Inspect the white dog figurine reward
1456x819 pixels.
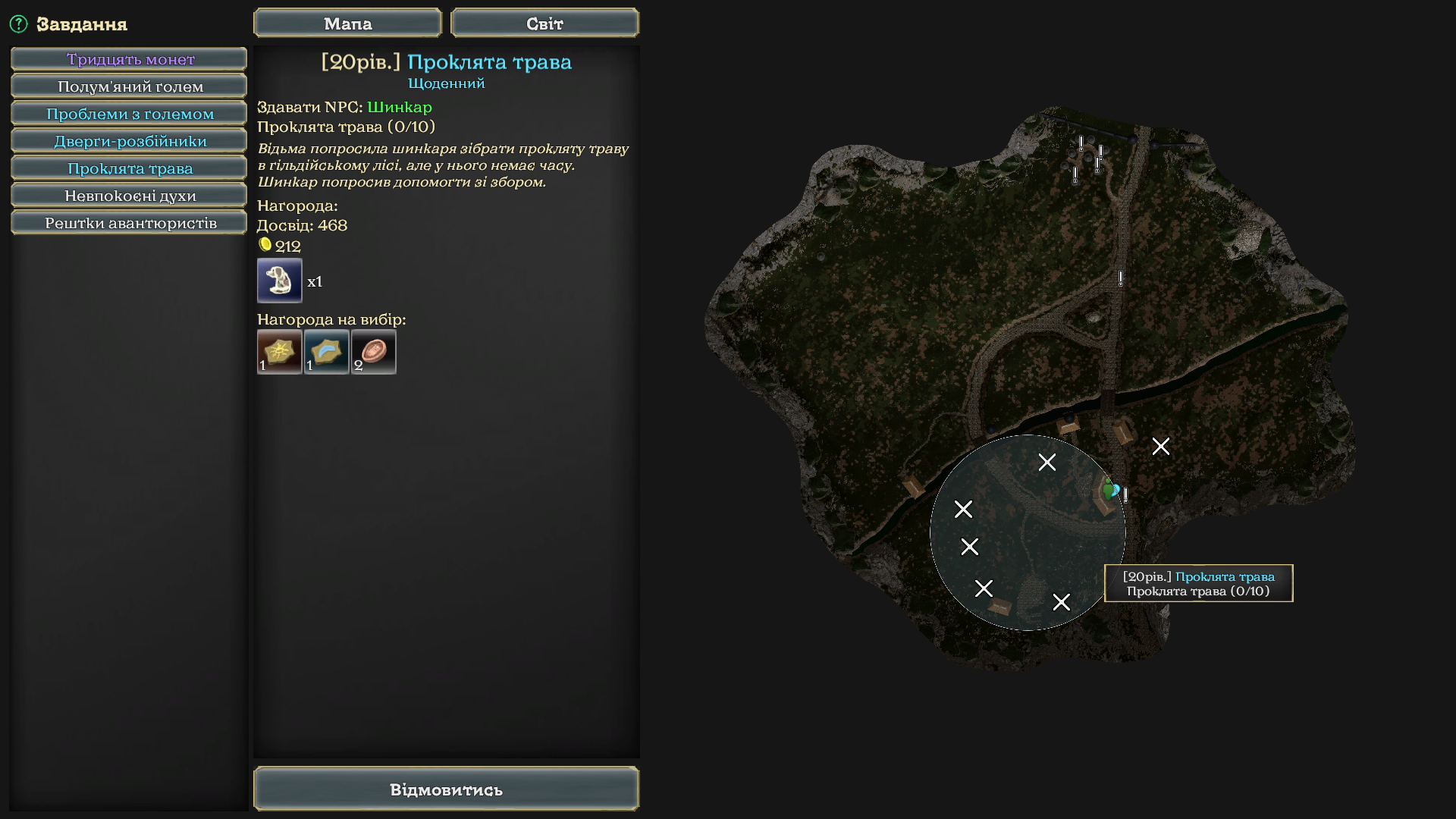(280, 281)
